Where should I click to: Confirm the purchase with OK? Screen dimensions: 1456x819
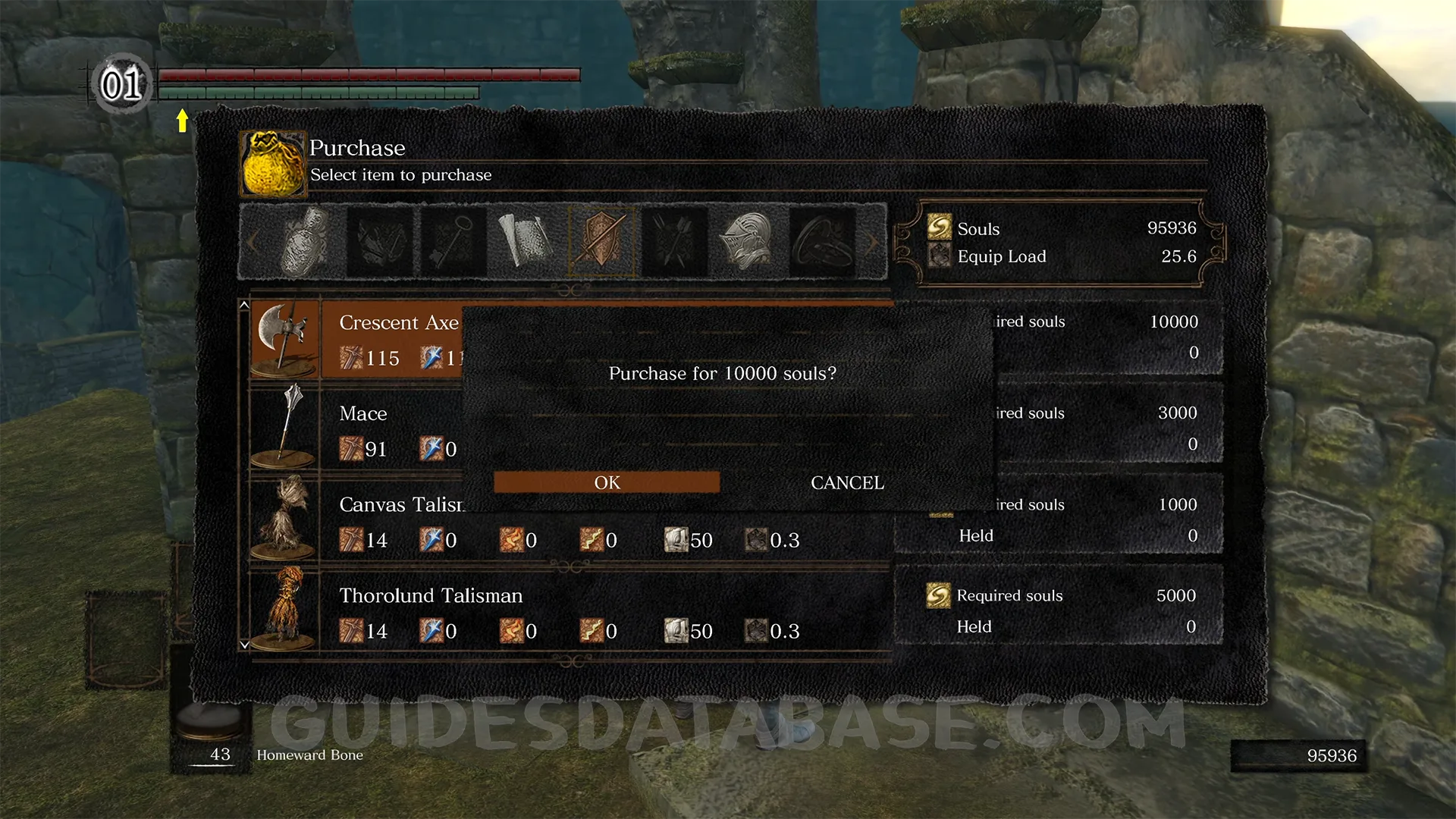[607, 482]
